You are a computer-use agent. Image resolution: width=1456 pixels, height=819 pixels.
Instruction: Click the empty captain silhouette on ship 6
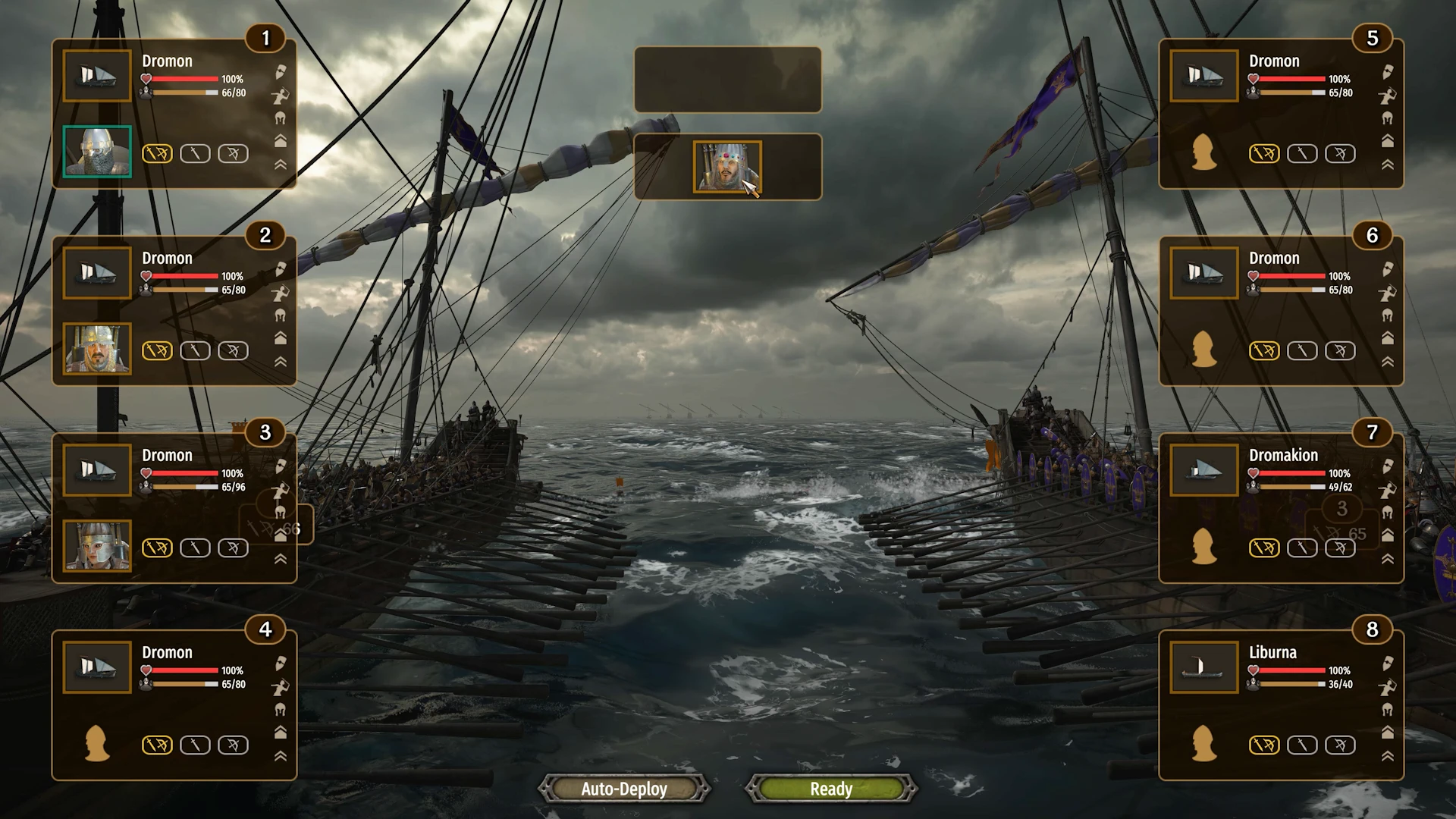tap(1203, 349)
